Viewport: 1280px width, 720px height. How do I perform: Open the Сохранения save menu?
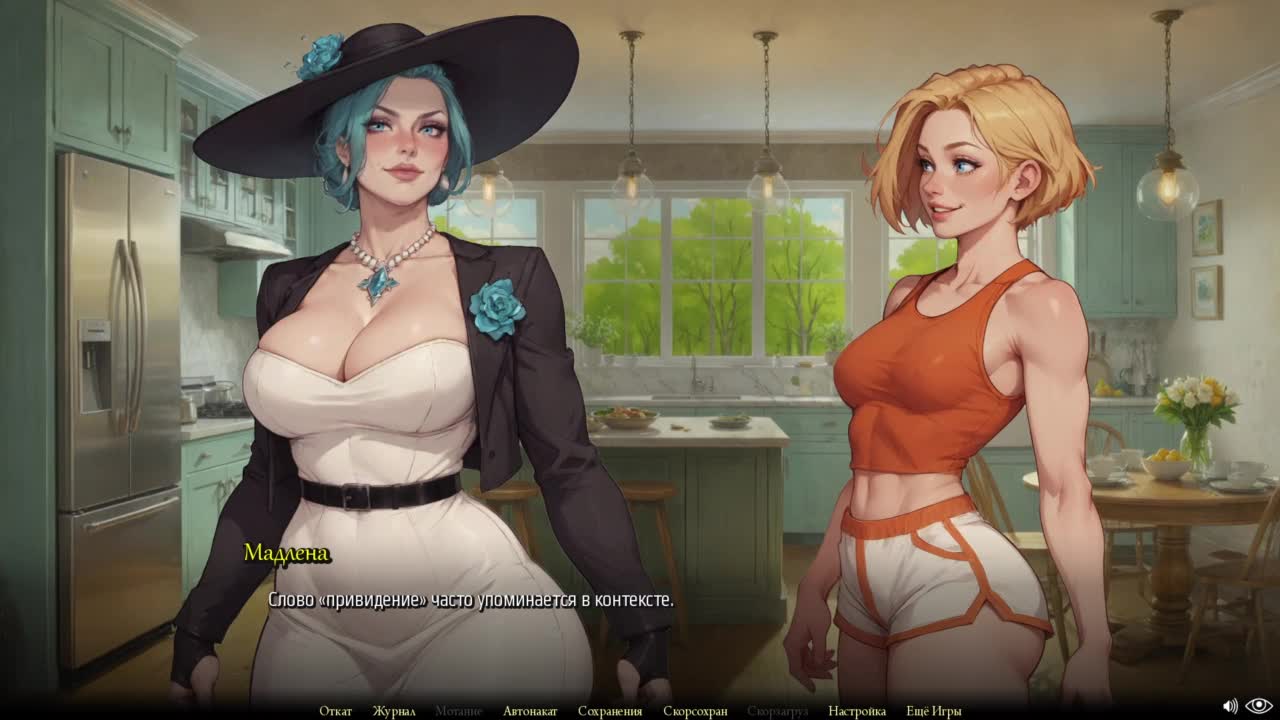tap(610, 711)
